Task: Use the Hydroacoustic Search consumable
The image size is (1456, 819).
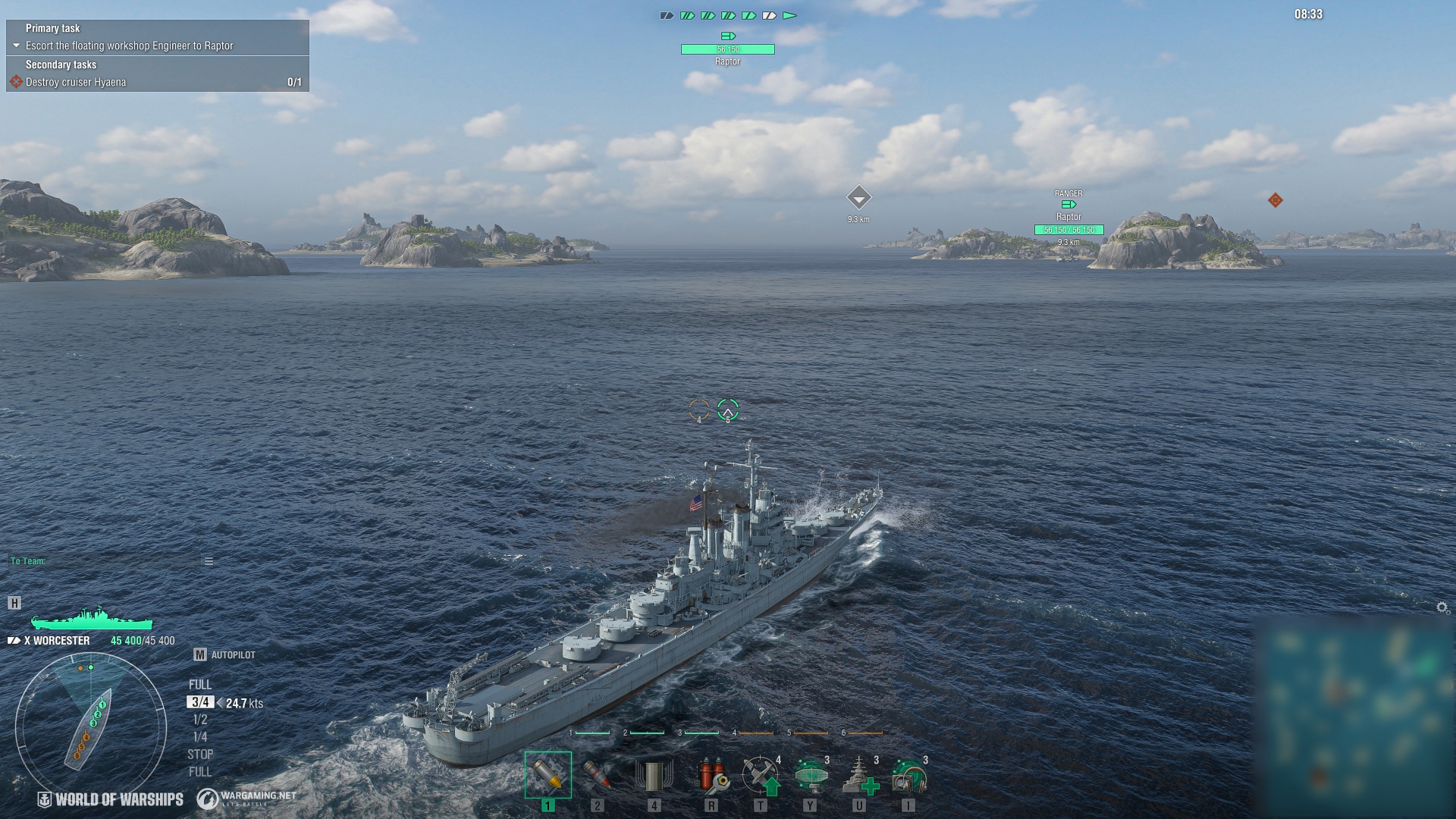Action: click(x=908, y=777)
